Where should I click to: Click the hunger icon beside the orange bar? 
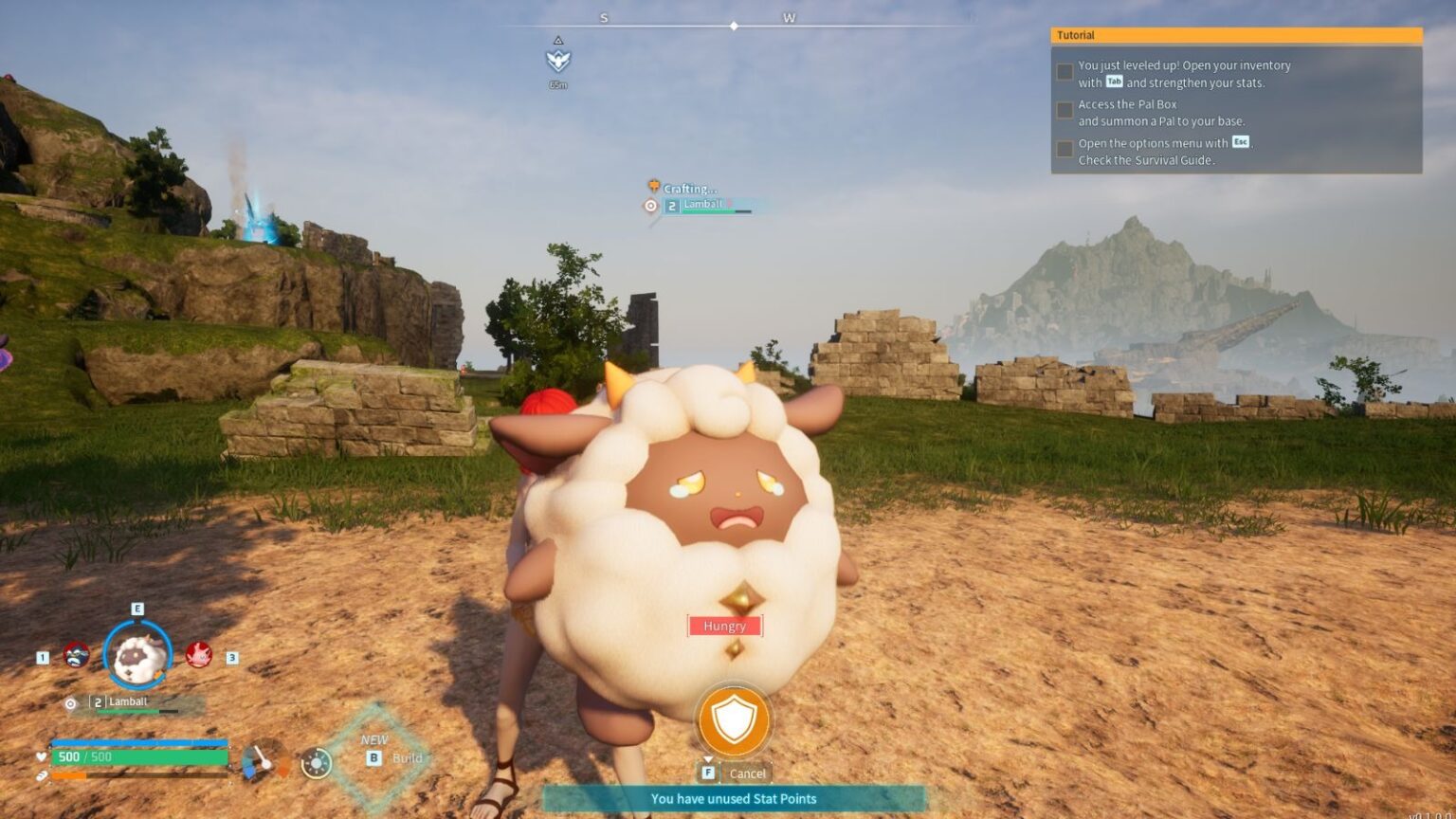click(42, 773)
